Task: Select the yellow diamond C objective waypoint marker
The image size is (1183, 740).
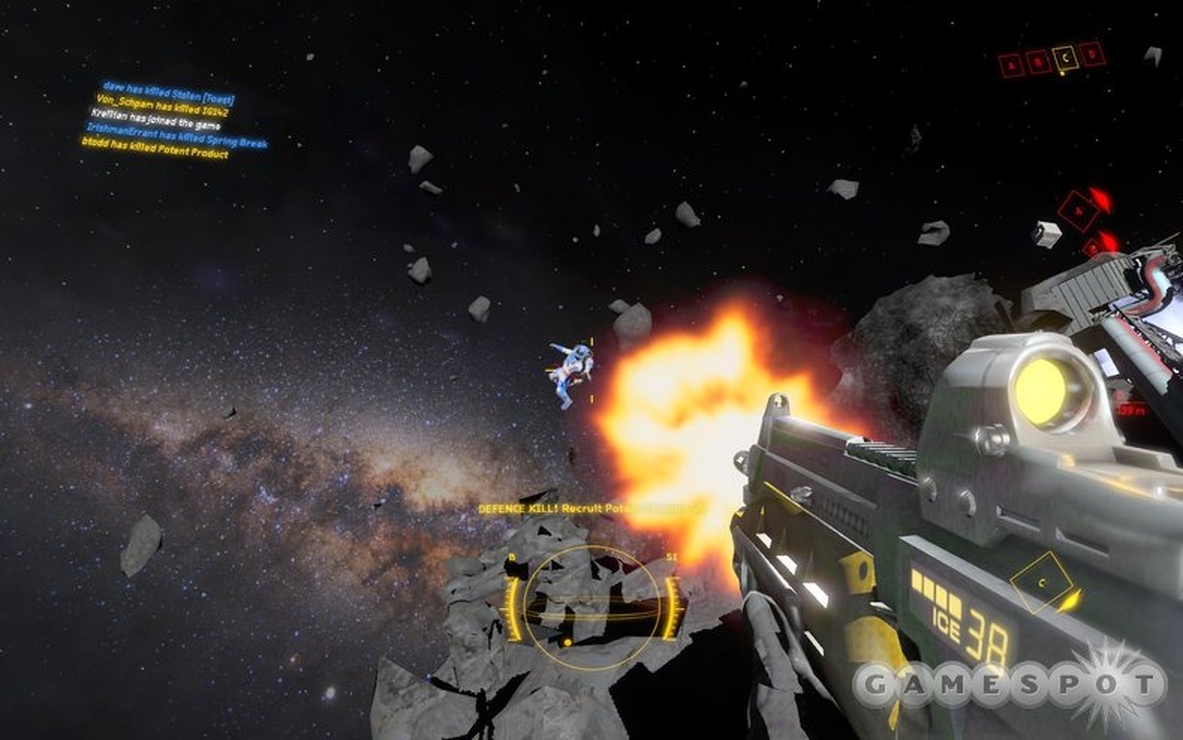Action: 1042,581
